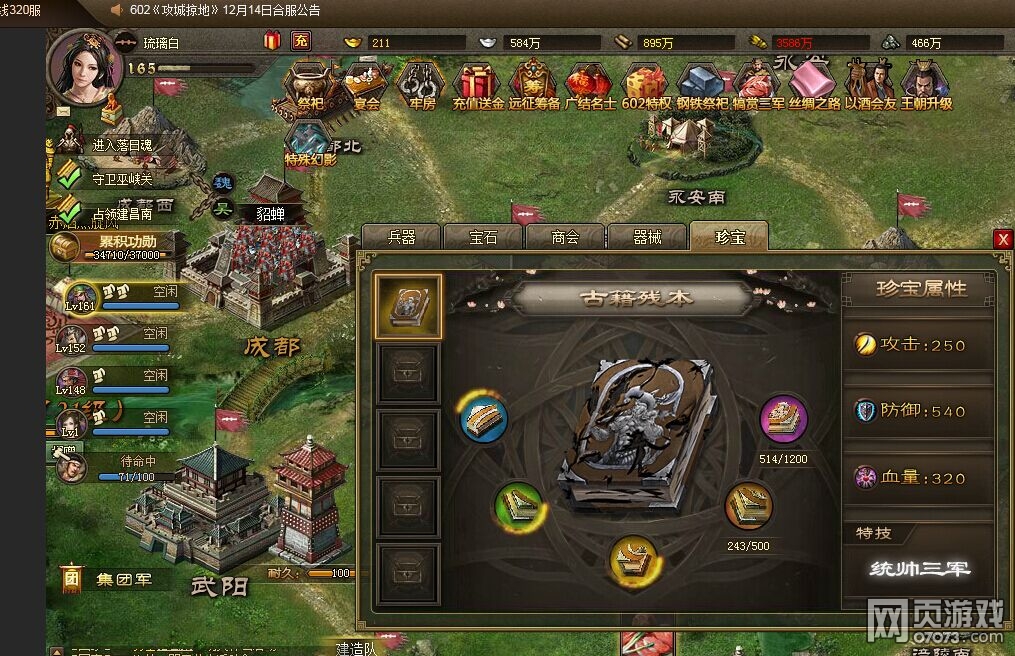Open the 宴会 banquet icon

coord(366,84)
